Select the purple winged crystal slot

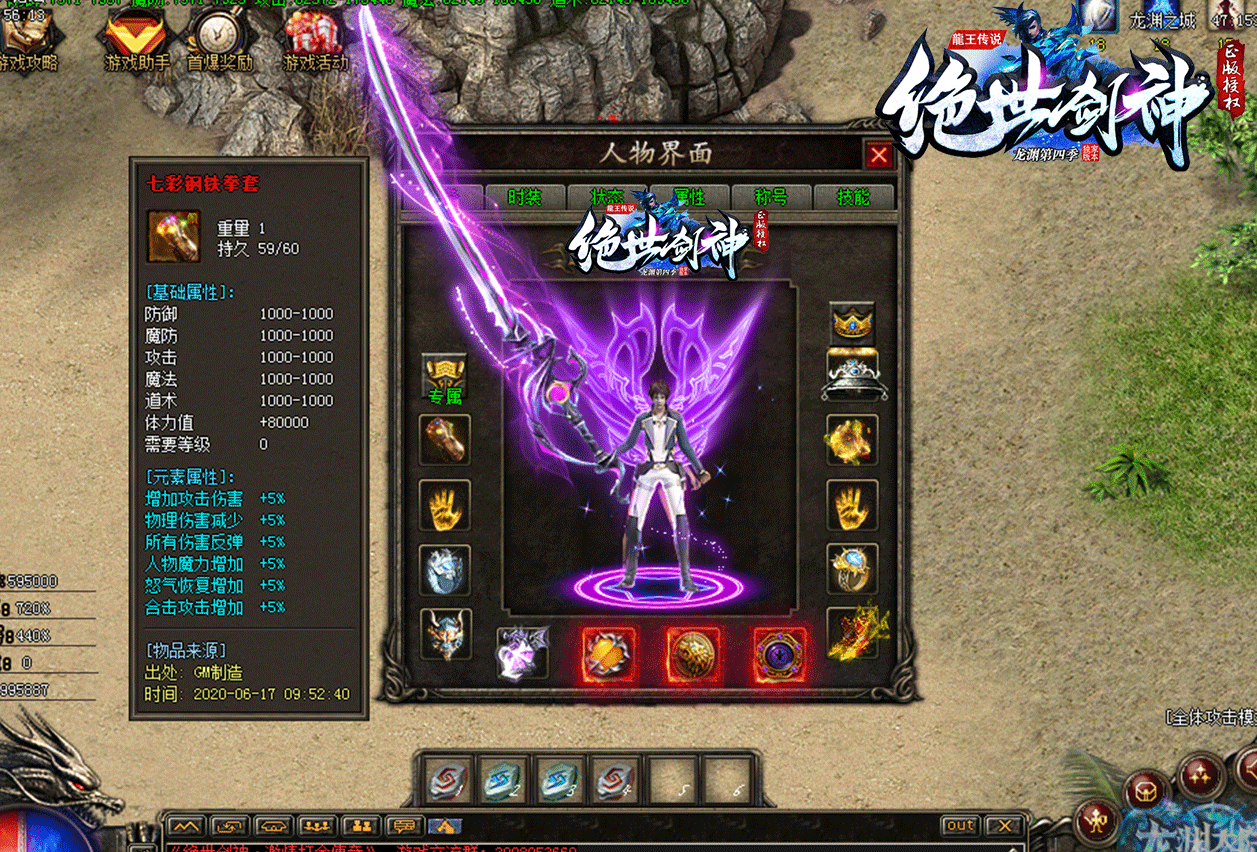coord(523,653)
